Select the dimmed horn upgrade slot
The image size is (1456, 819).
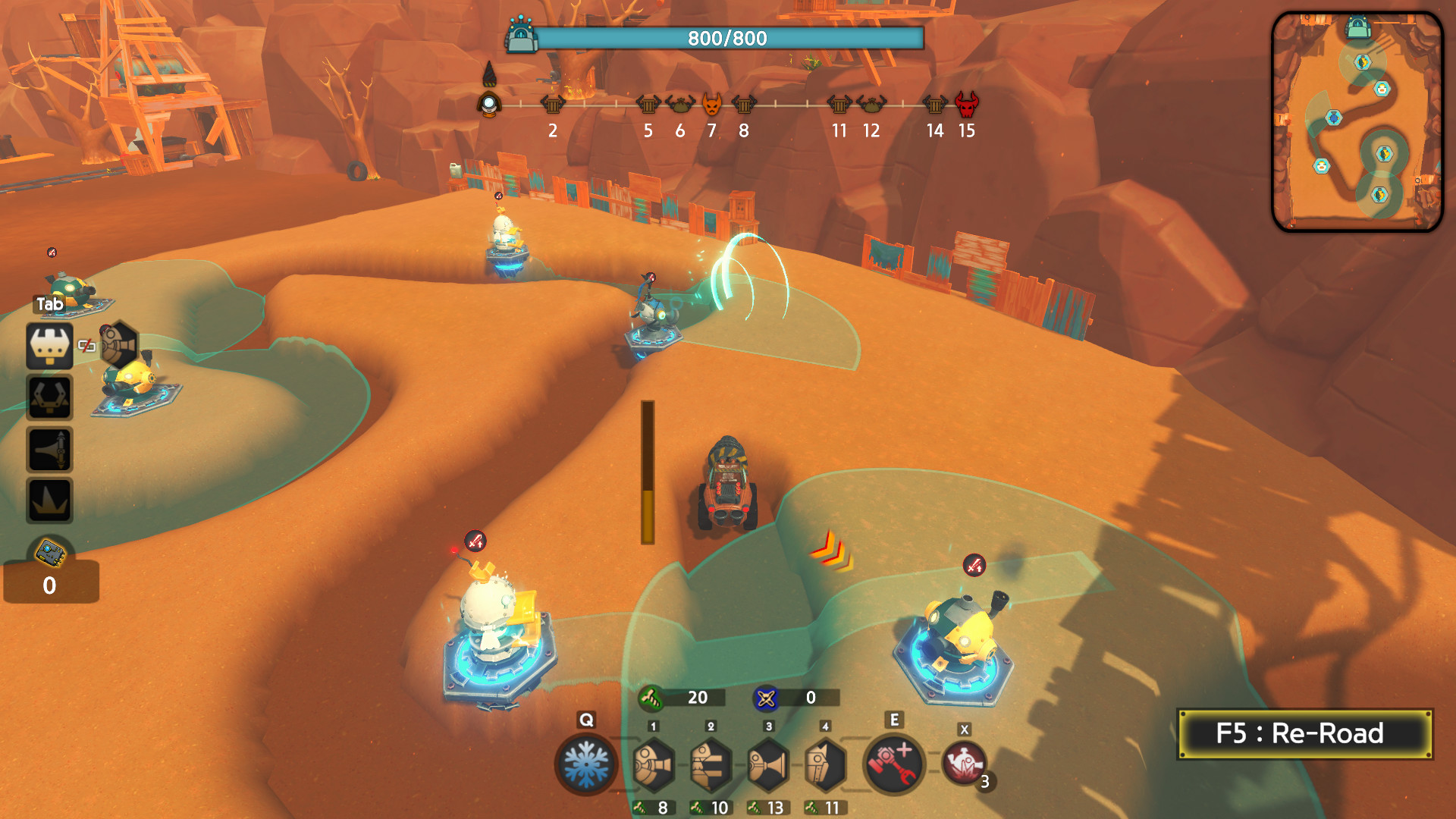(x=50, y=449)
